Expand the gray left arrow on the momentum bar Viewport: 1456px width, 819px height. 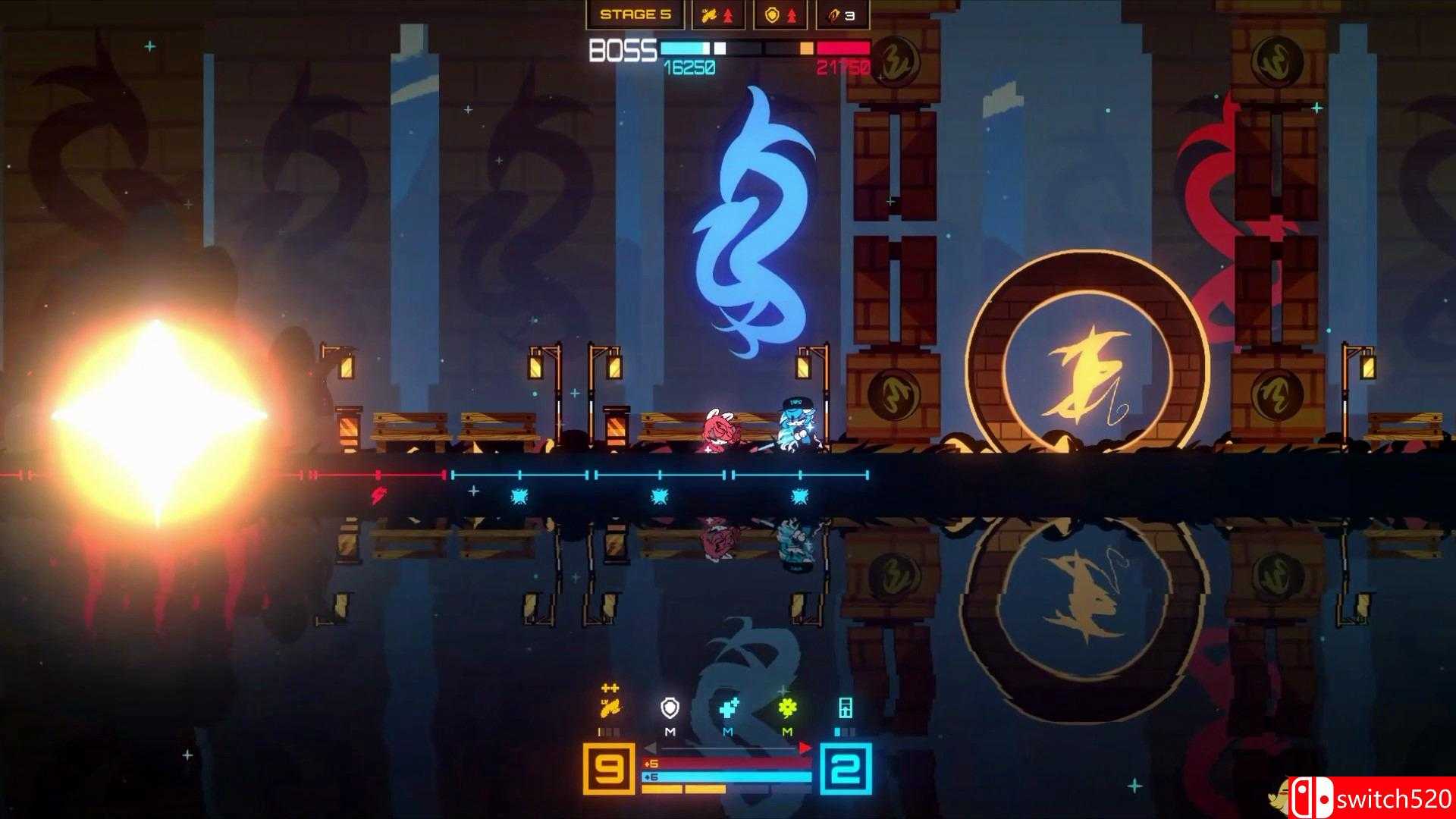pos(651,748)
